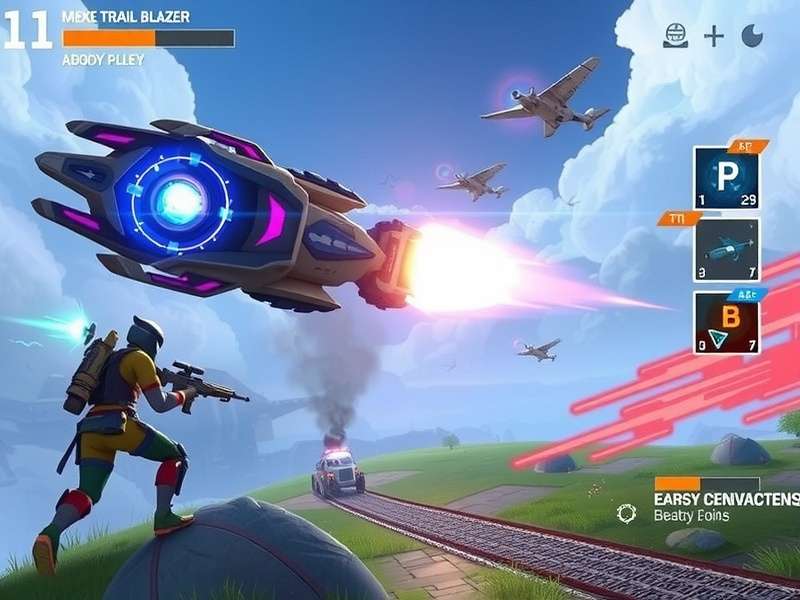Click the gear icon beside Beatry Eoins
Viewport: 800px width, 600px height.
click(x=627, y=514)
